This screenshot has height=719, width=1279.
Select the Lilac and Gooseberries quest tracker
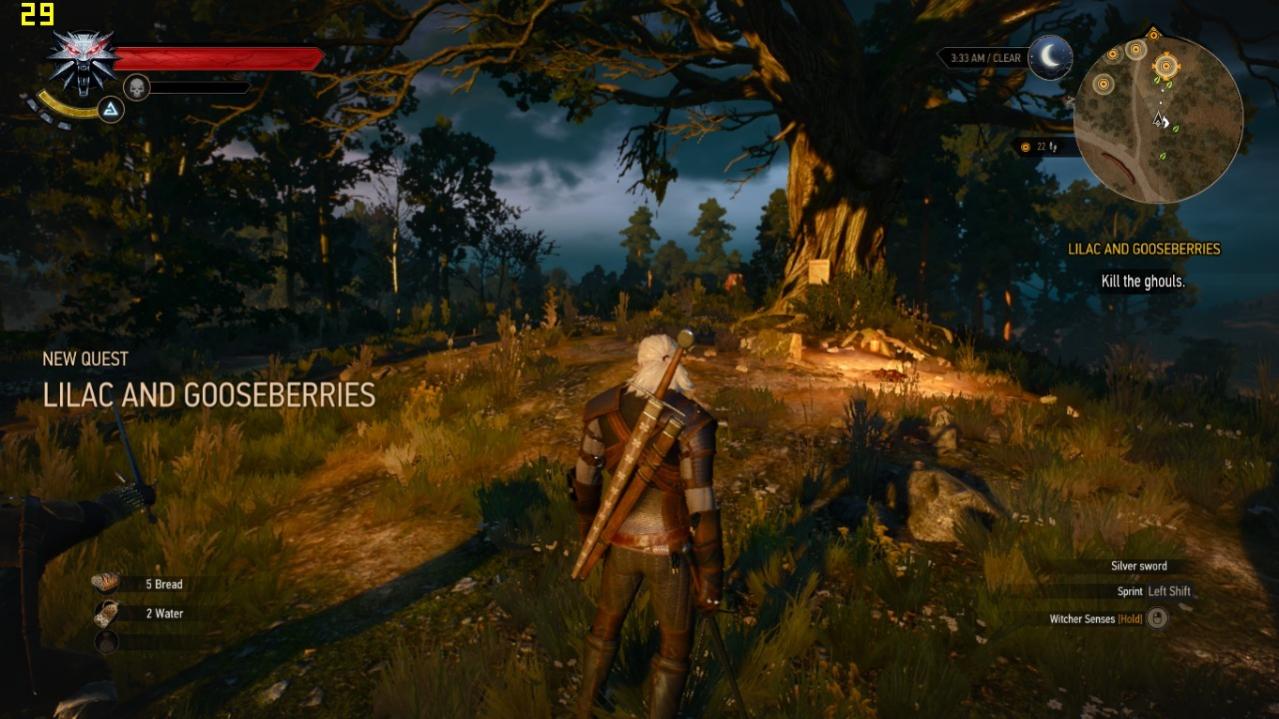click(x=1143, y=249)
